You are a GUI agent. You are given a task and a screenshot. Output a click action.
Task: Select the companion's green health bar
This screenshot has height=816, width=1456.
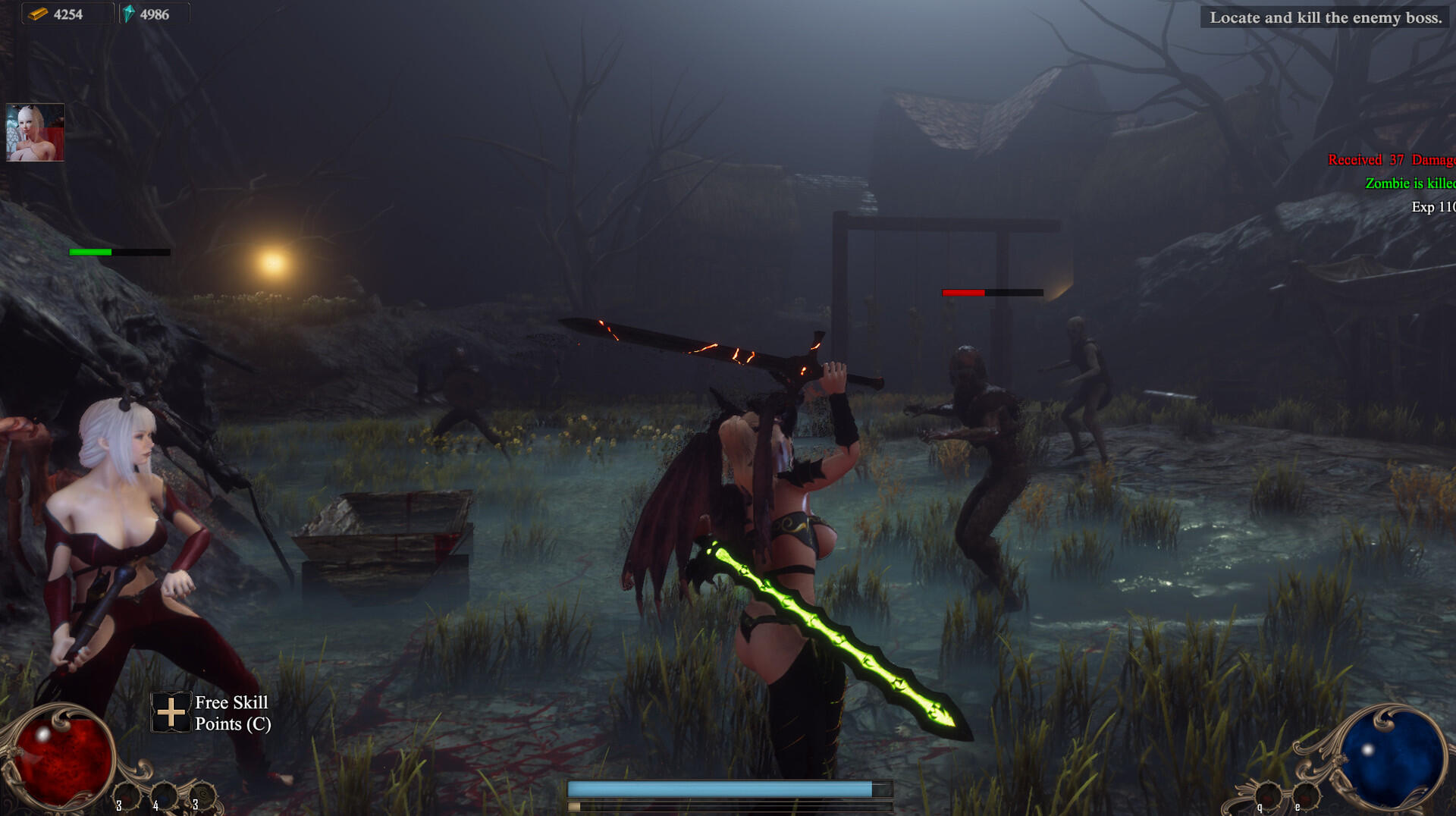click(x=91, y=251)
